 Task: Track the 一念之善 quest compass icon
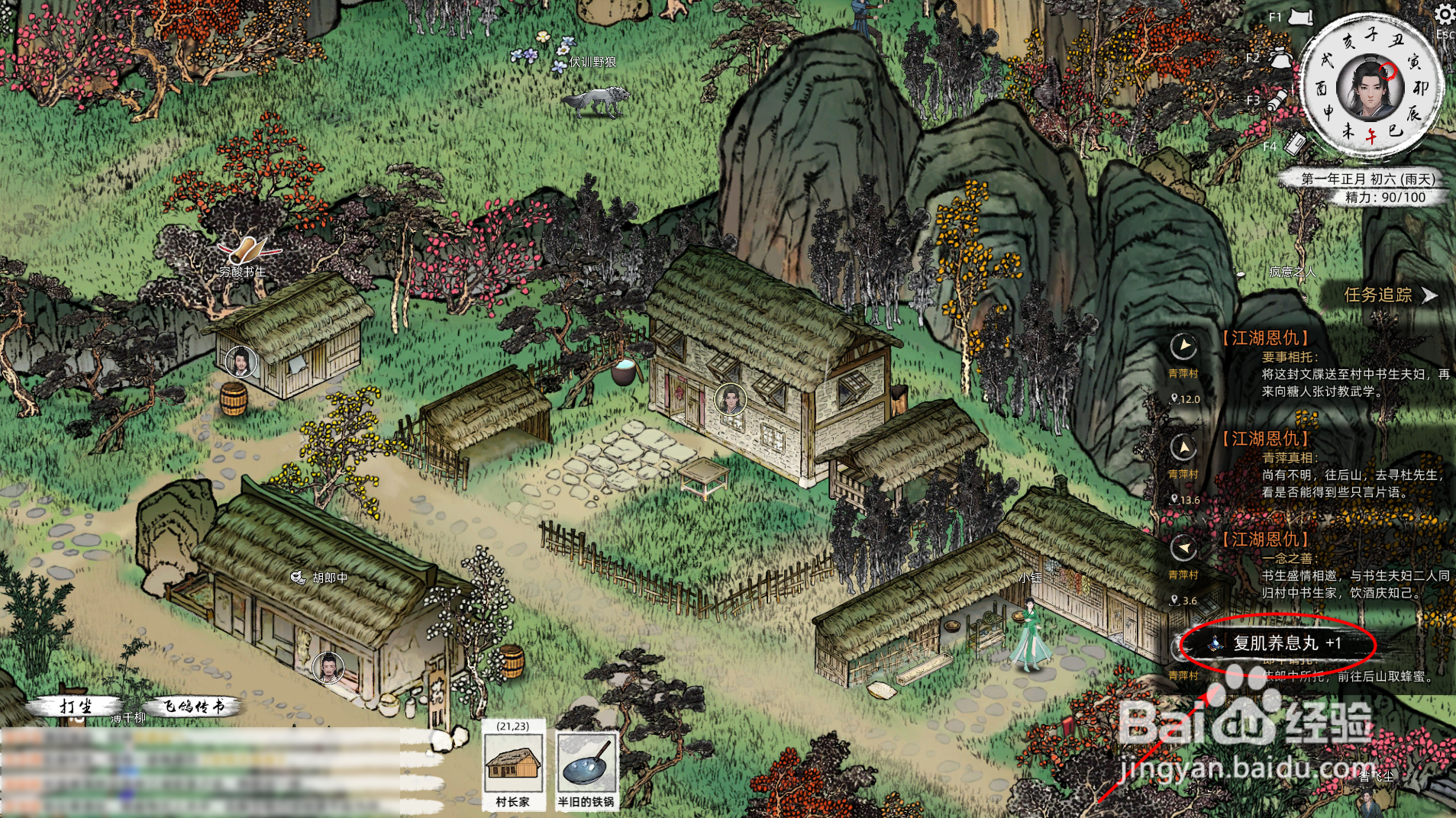(1183, 548)
